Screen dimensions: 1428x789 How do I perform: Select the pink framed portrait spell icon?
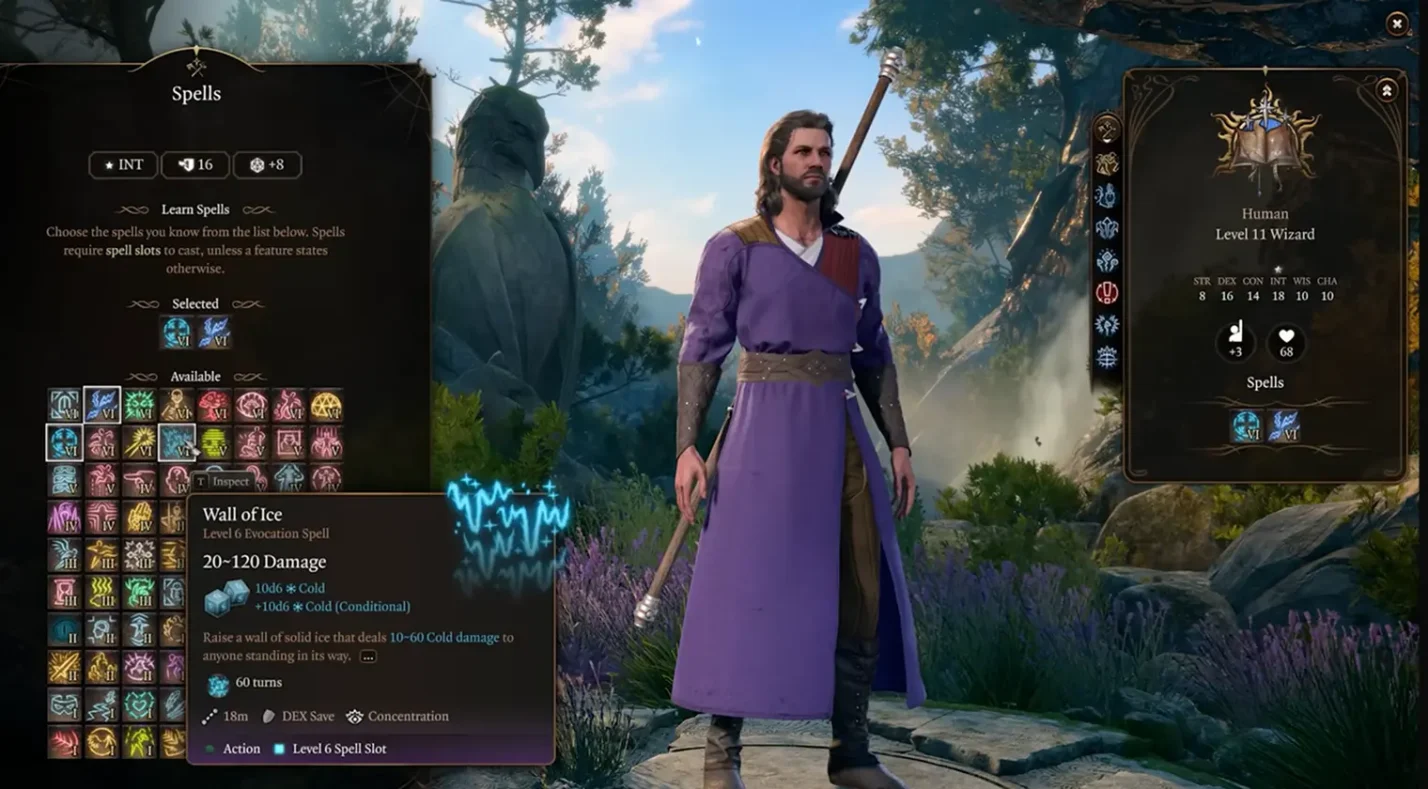pos(289,442)
